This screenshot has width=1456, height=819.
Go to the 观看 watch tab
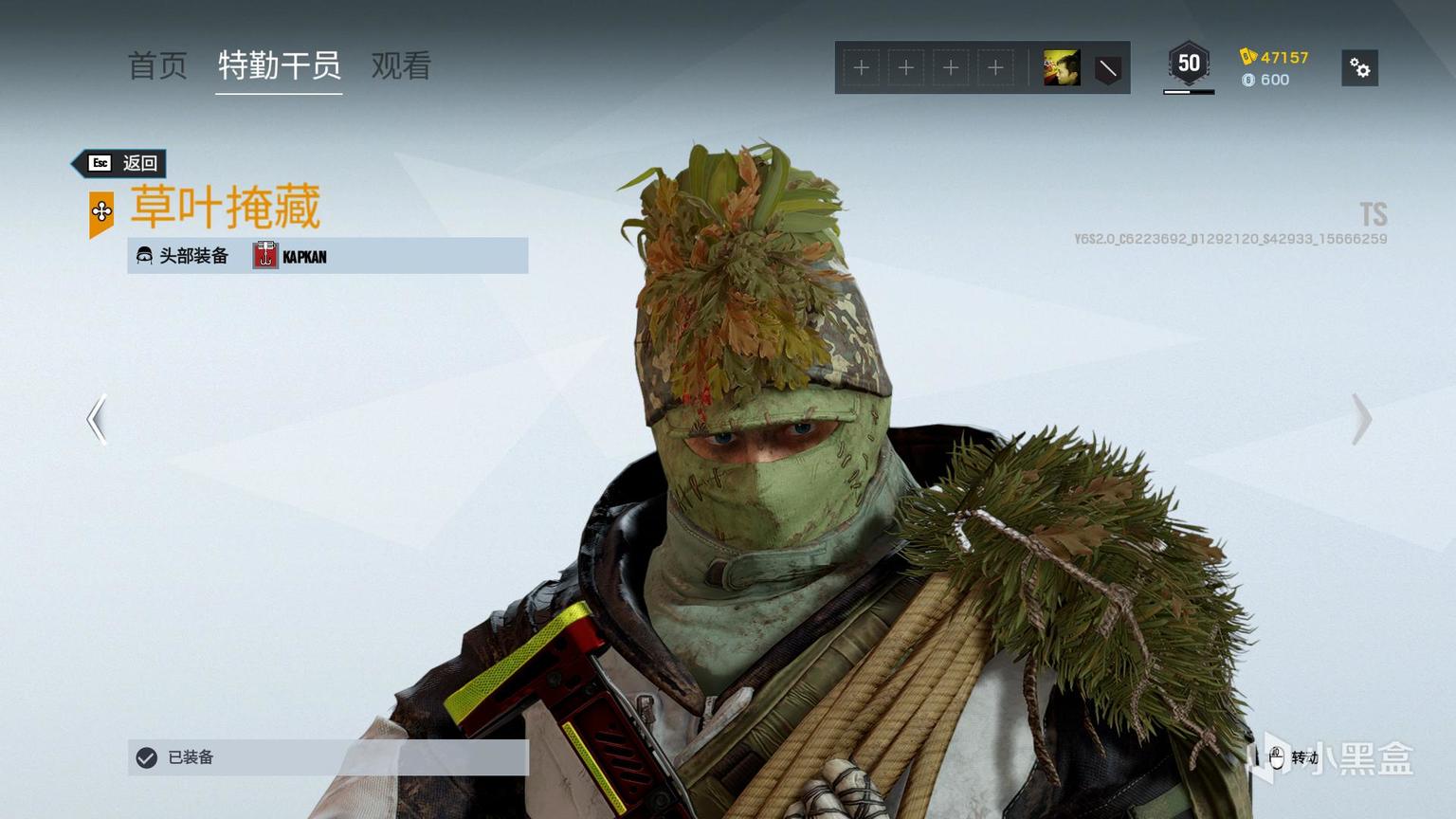[x=401, y=65]
